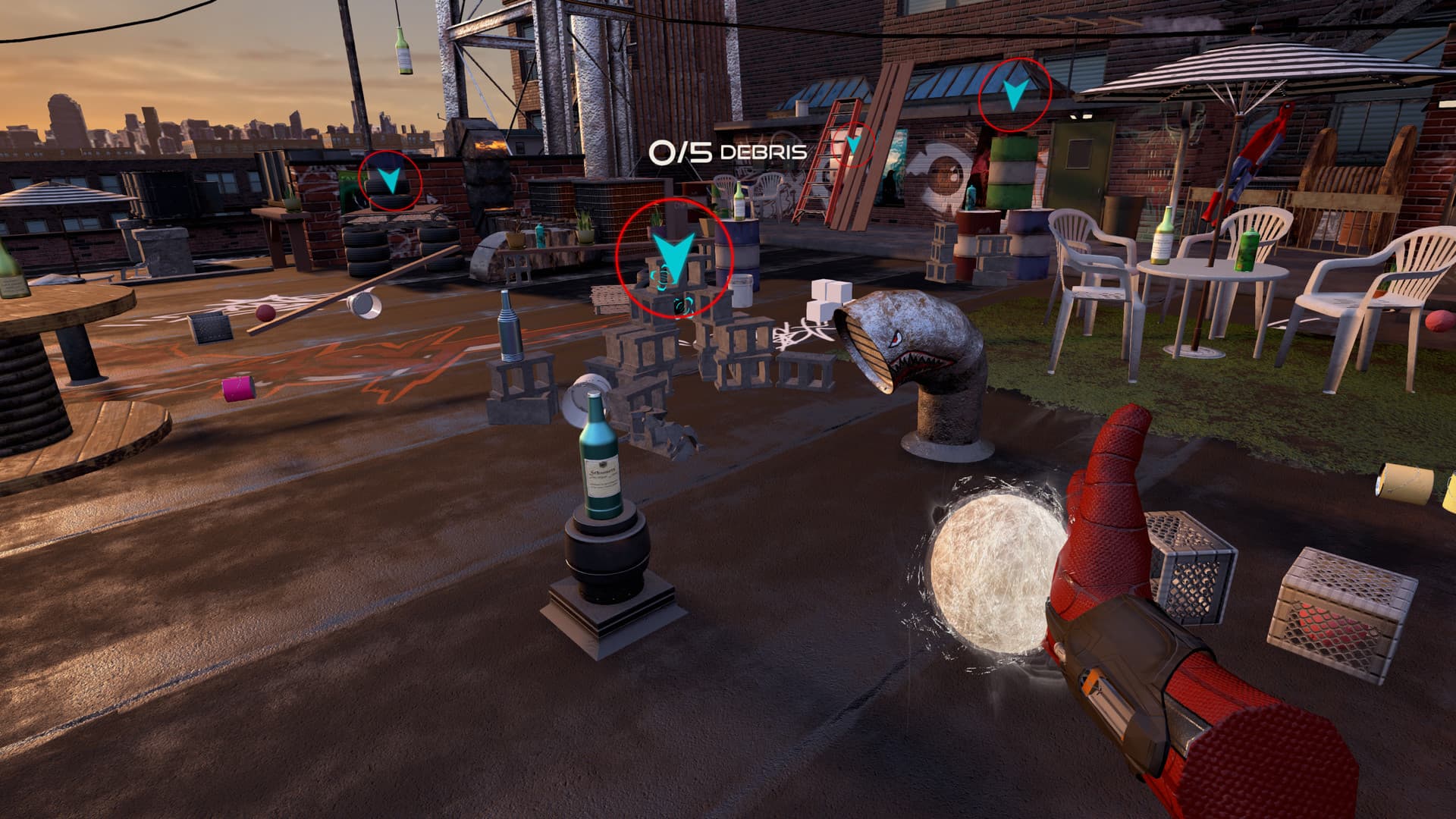Click the alarm clock icon below the debris arrow

coord(680,305)
